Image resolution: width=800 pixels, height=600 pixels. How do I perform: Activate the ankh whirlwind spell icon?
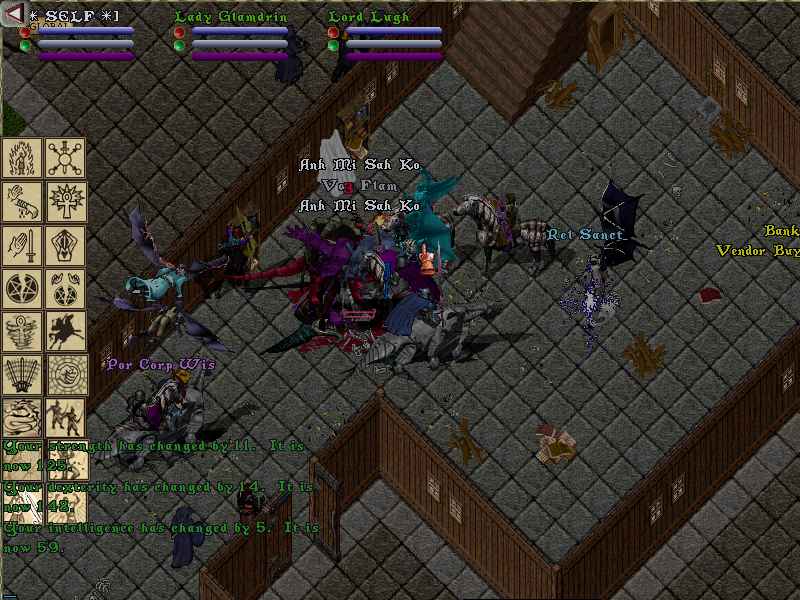point(22,332)
